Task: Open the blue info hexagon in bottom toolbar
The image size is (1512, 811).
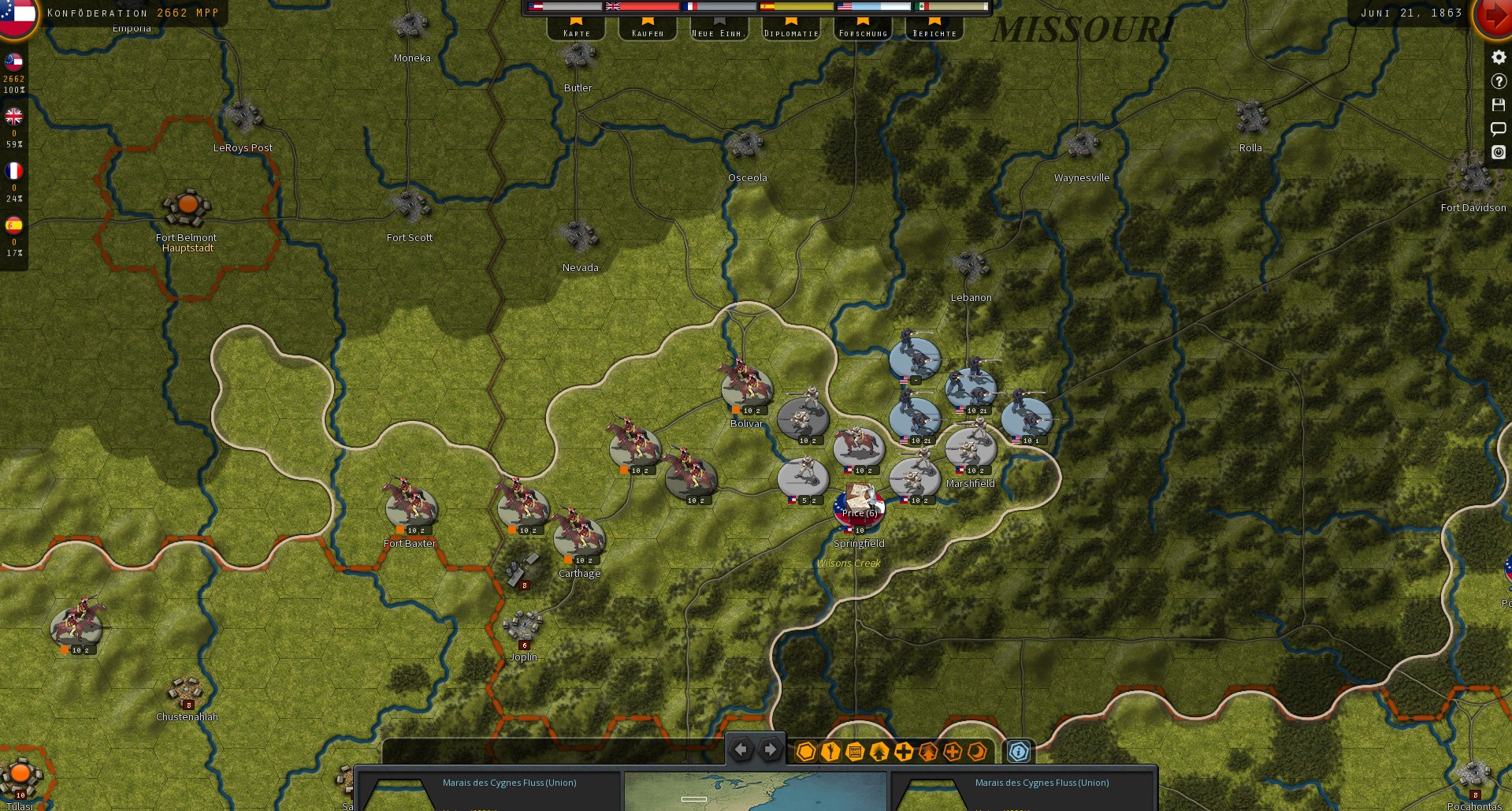Action: tap(1019, 751)
